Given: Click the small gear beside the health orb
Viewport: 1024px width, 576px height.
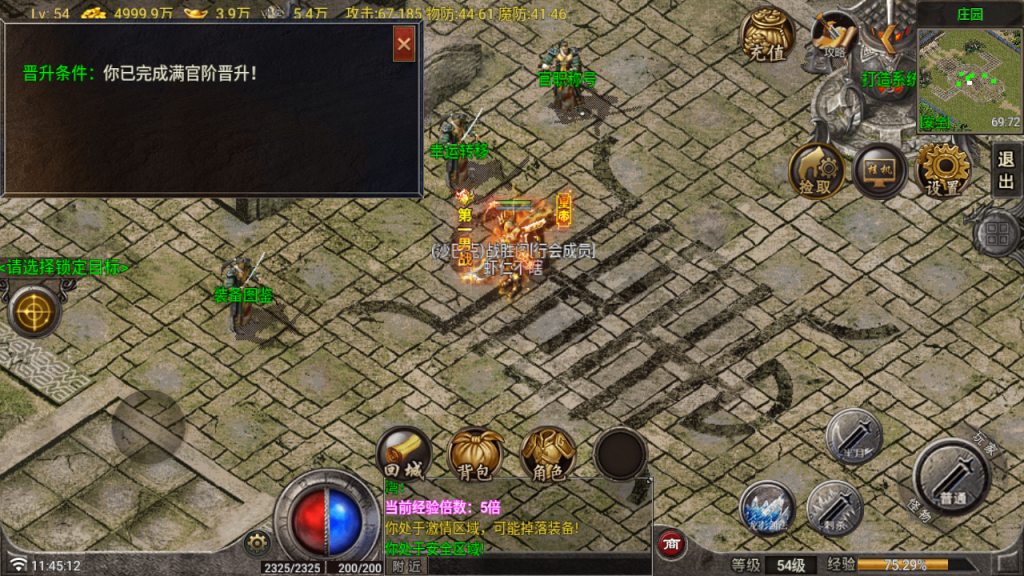Looking at the screenshot, I should [257, 543].
